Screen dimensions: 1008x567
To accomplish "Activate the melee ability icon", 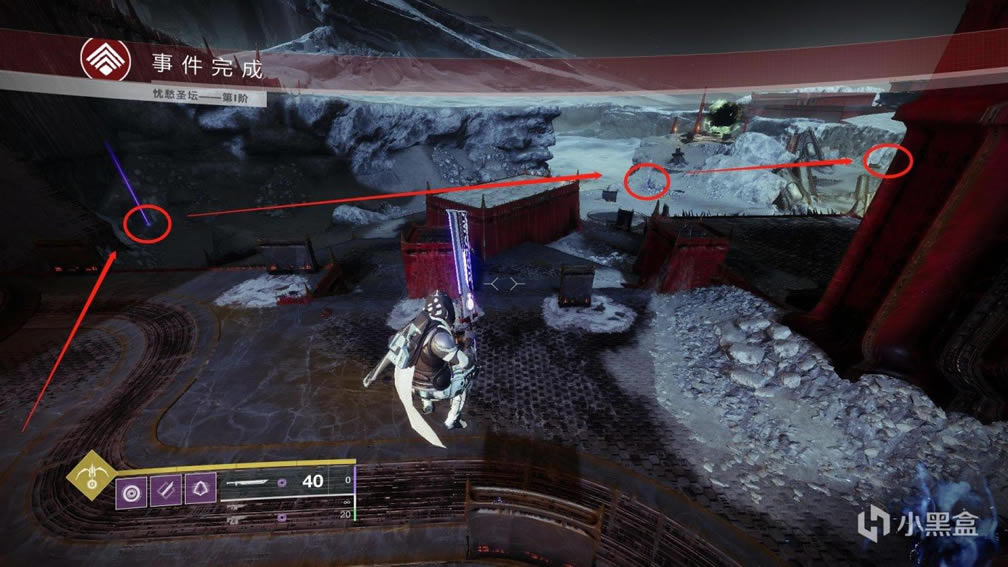I will (x=165, y=491).
